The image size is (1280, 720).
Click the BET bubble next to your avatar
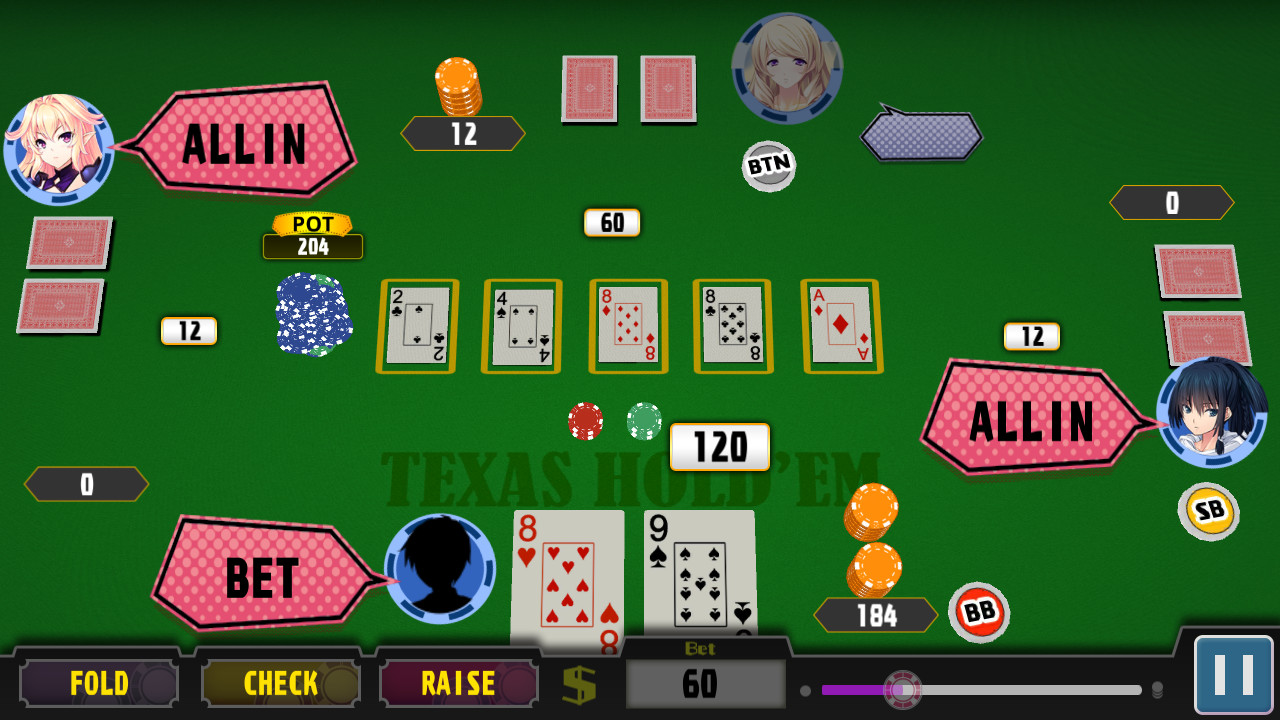(260, 578)
